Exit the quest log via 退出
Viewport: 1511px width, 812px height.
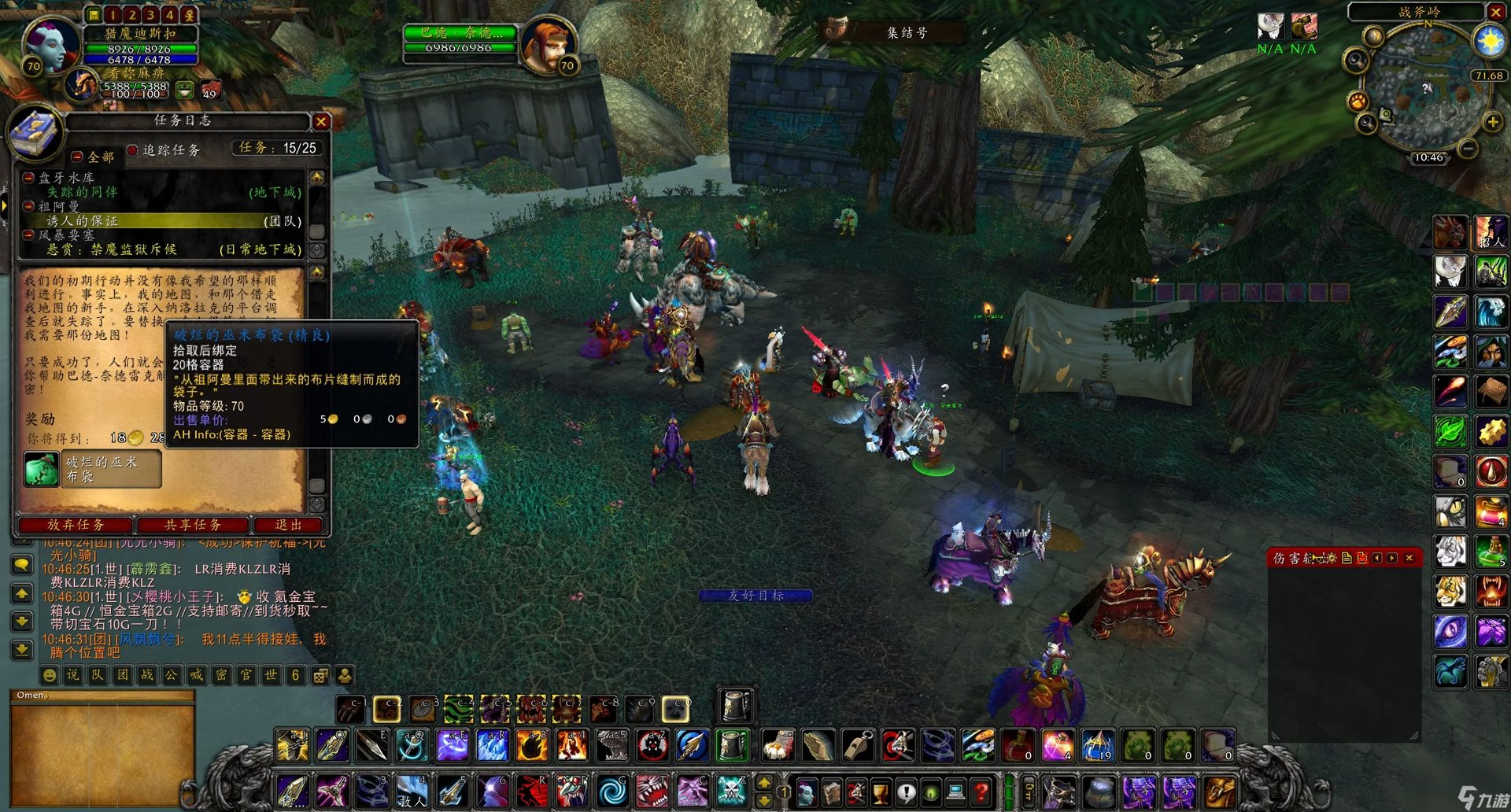pyautogui.click(x=288, y=525)
